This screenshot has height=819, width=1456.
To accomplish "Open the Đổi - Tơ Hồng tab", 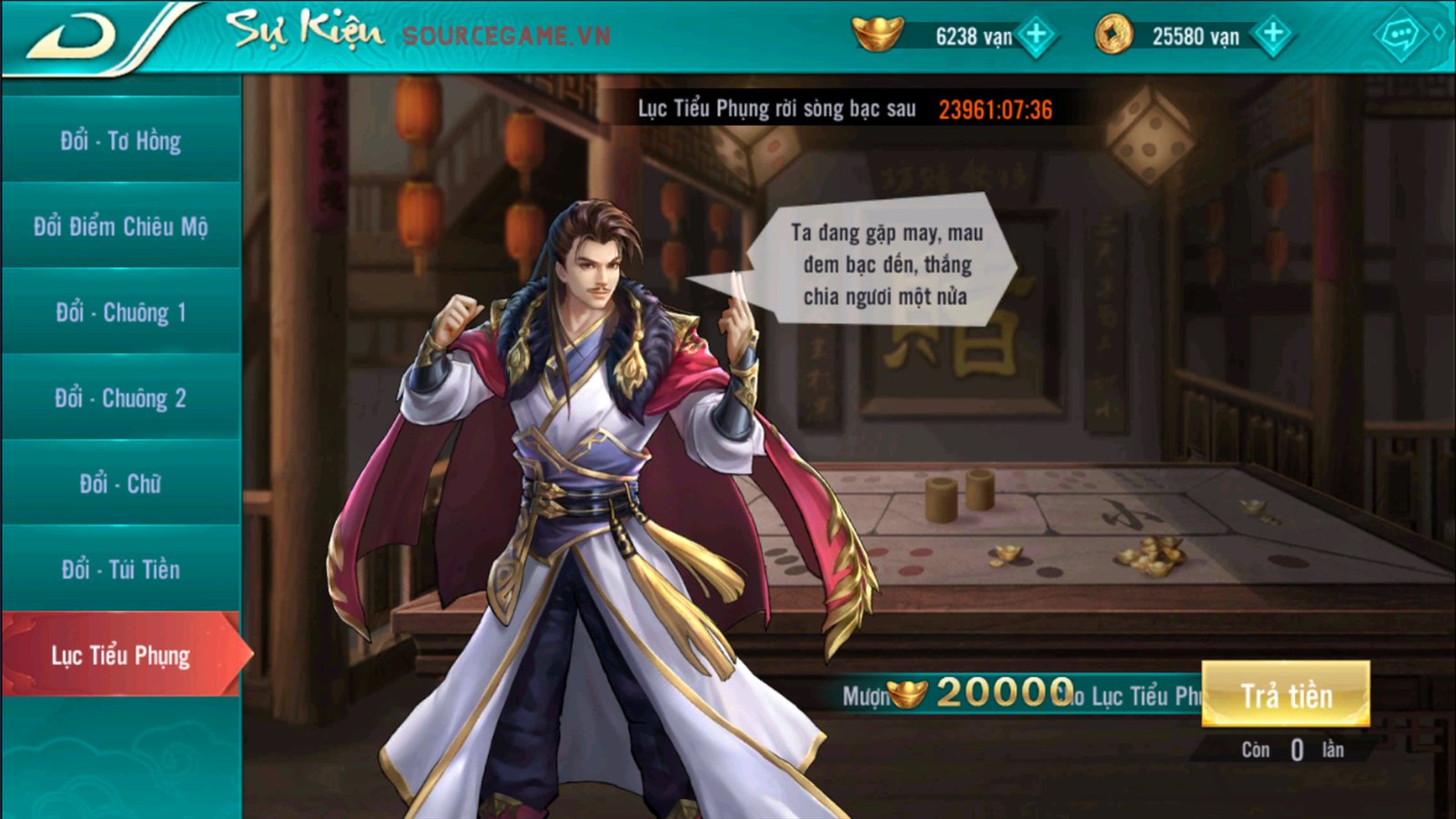I will [121, 141].
